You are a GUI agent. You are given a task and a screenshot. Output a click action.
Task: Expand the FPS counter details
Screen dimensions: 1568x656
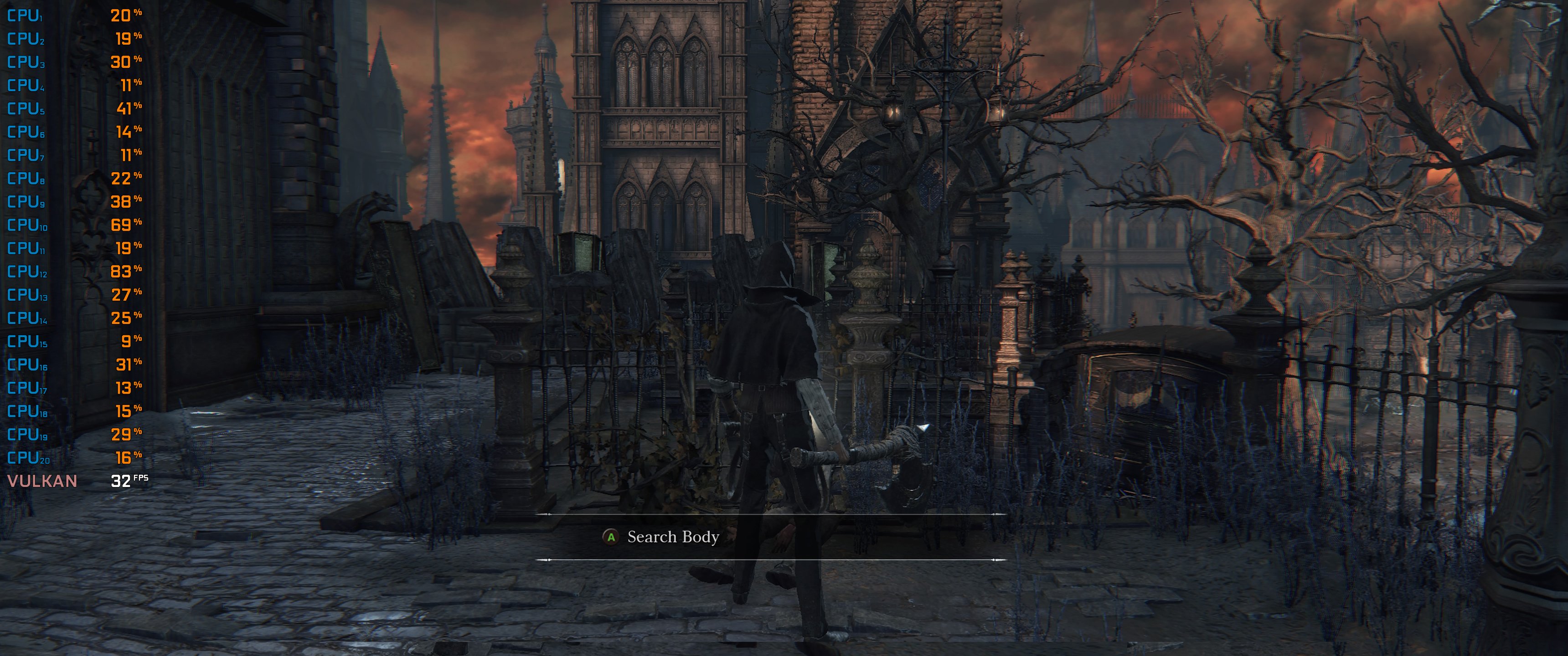(x=131, y=482)
